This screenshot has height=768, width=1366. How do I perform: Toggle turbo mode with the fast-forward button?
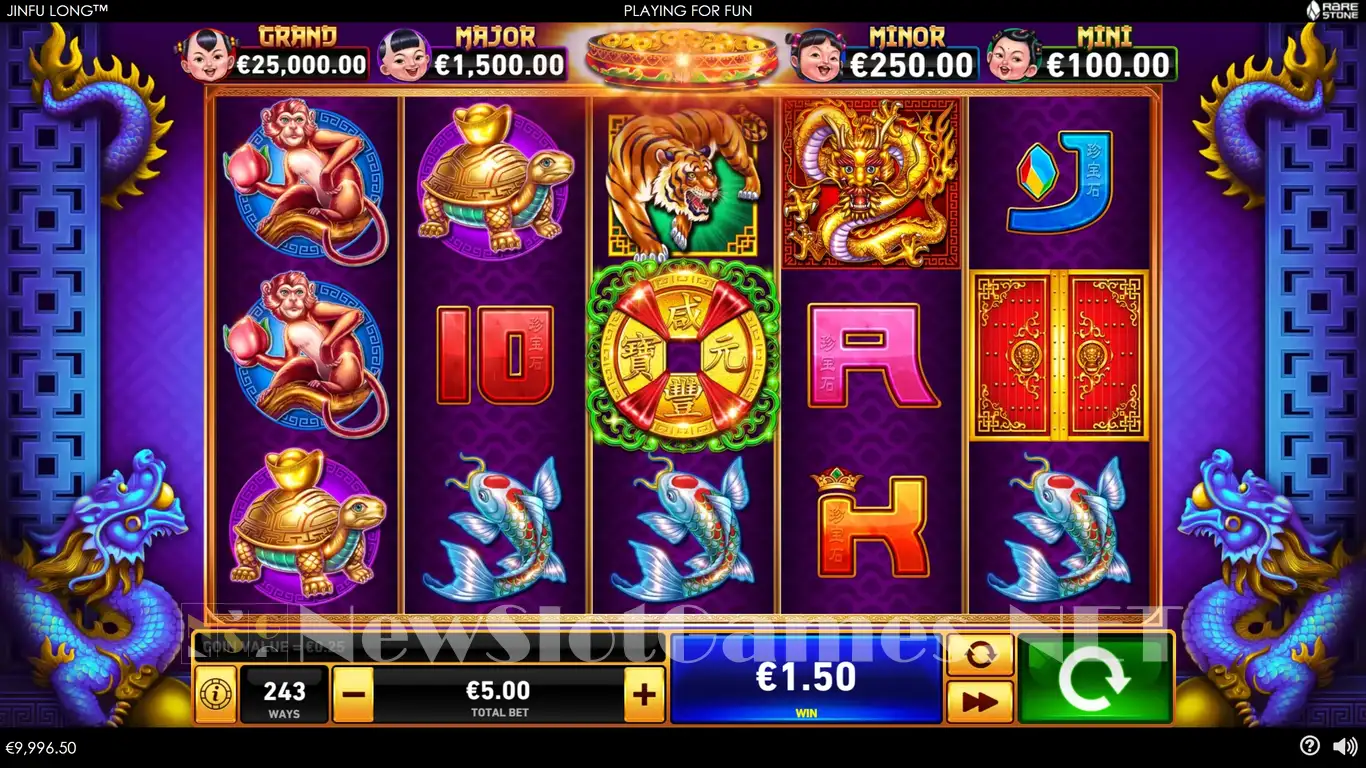[x=979, y=701]
